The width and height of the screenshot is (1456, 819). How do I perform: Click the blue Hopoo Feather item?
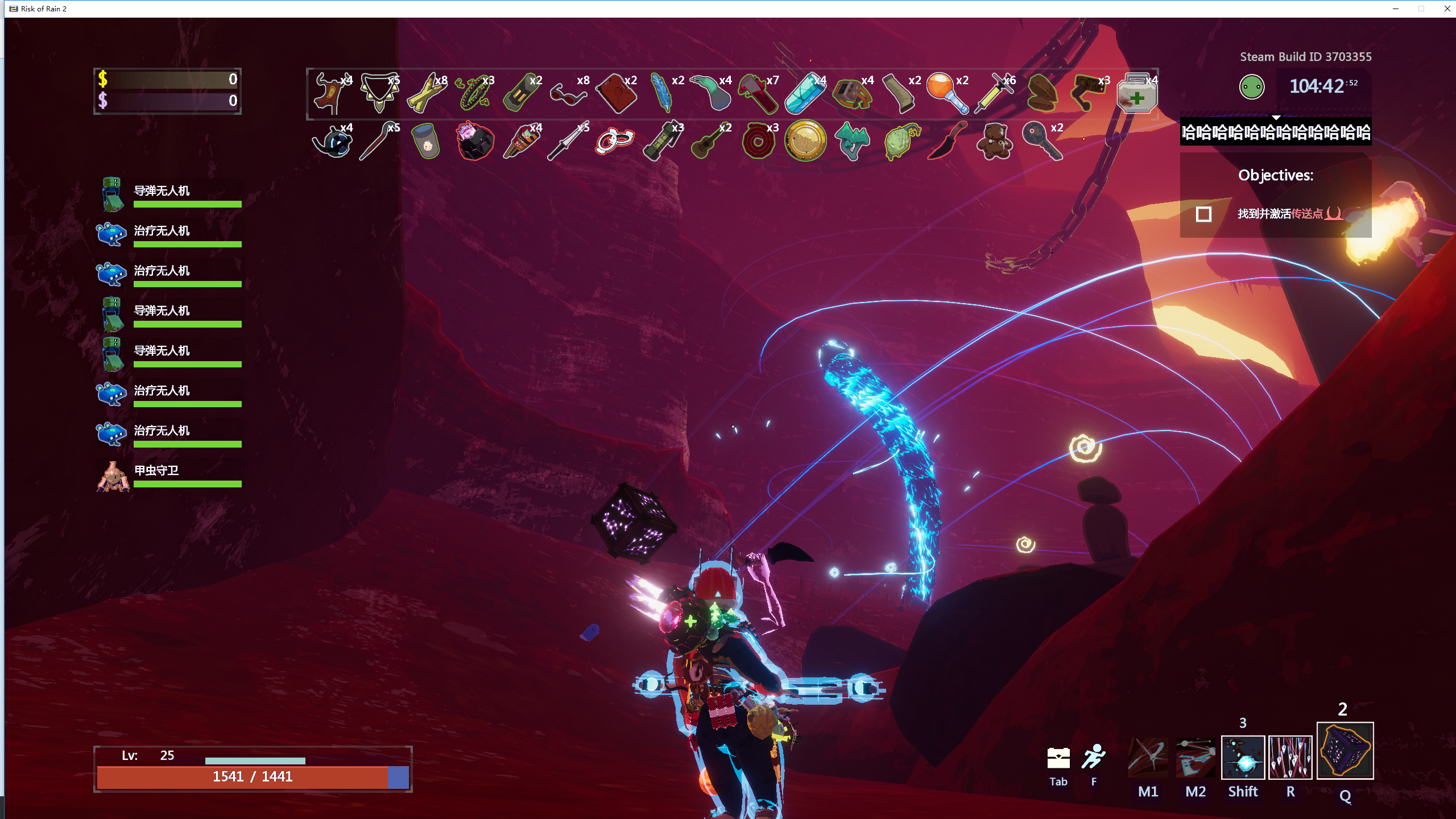pyautogui.click(x=662, y=93)
